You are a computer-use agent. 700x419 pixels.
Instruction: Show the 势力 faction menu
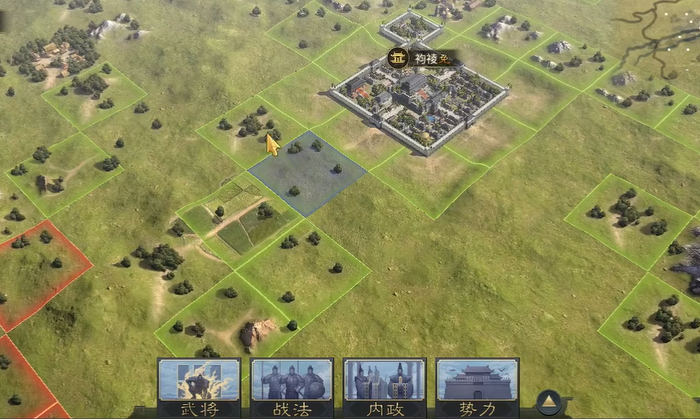477,387
